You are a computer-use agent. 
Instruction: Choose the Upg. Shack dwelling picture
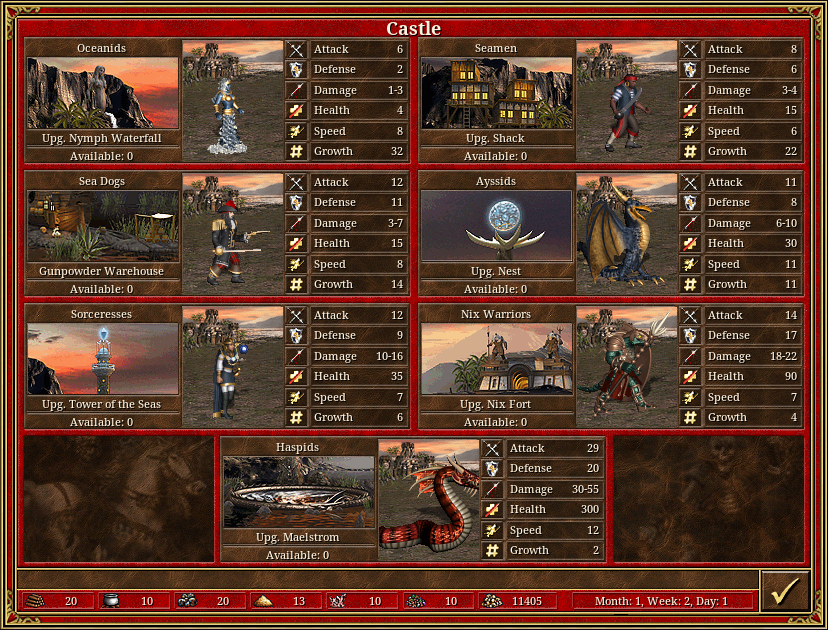(x=497, y=93)
